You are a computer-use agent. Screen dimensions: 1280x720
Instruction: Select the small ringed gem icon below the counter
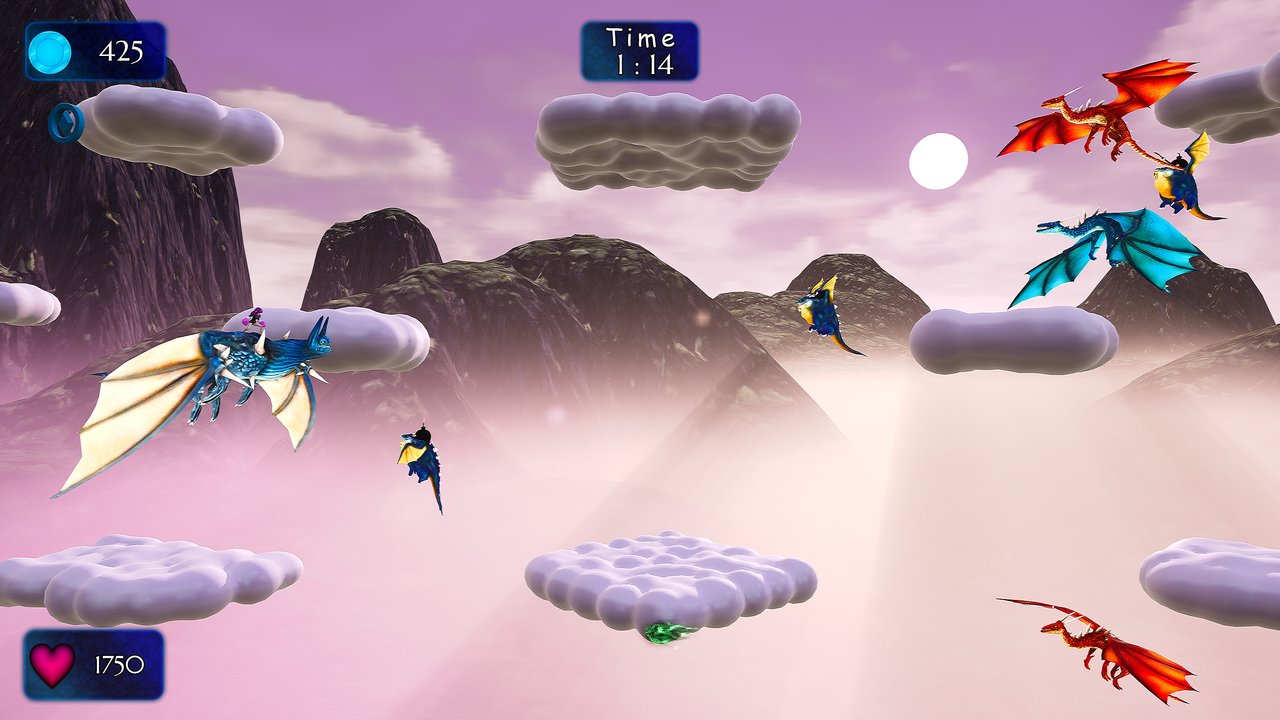pos(67,123)
